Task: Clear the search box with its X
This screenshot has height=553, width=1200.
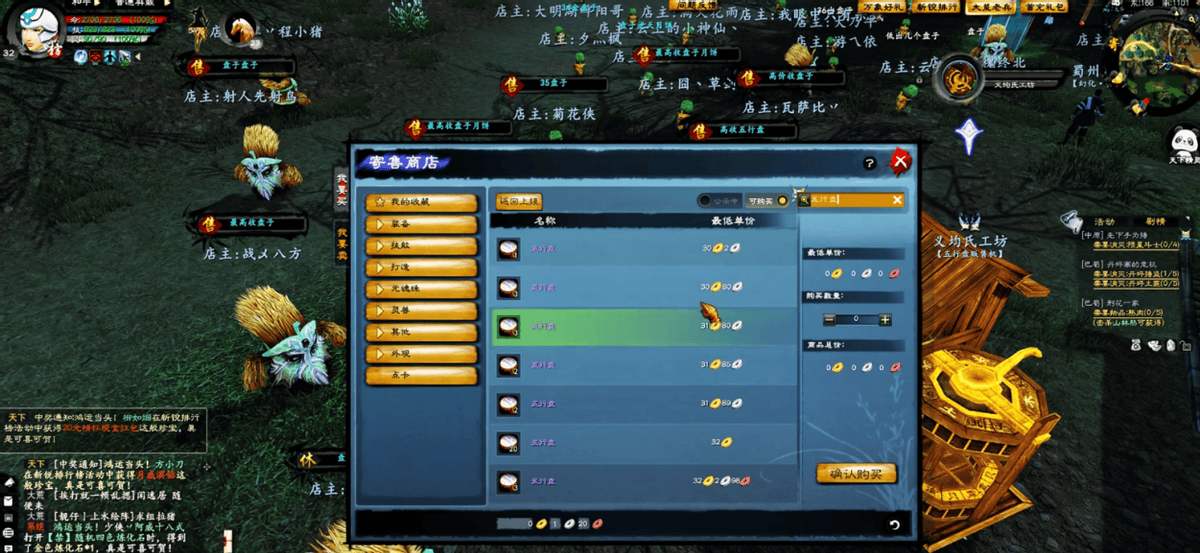Action: (x=897, y=200)
